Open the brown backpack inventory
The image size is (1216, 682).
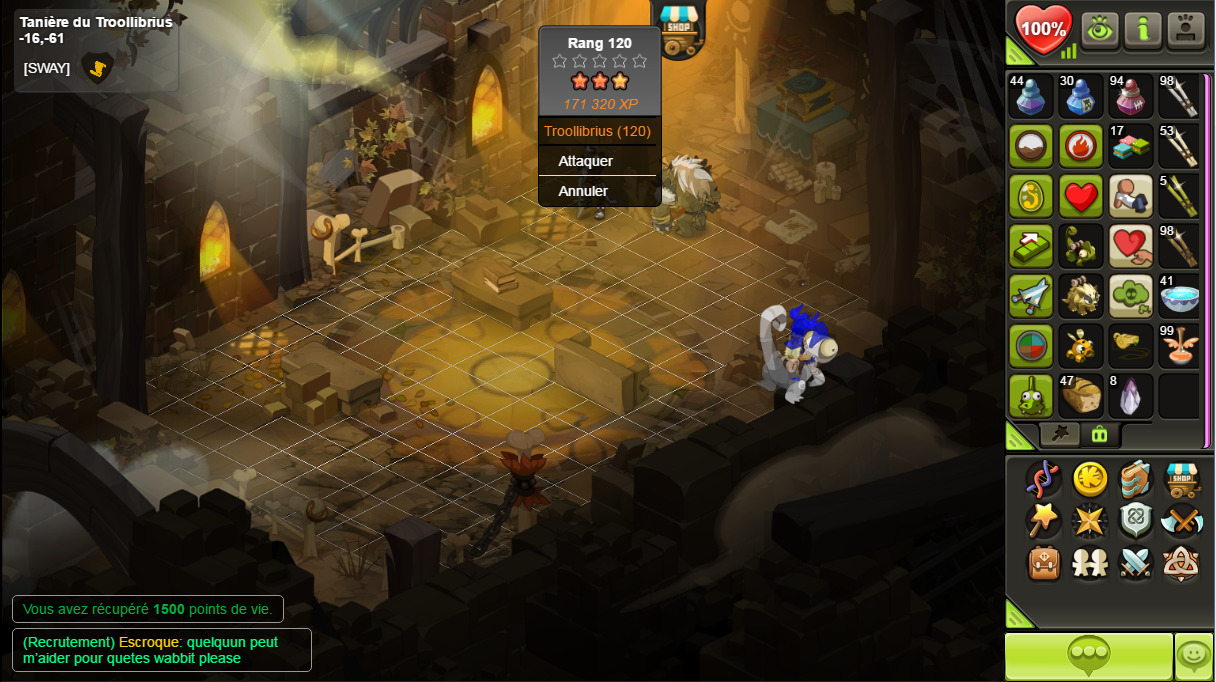1044,563
